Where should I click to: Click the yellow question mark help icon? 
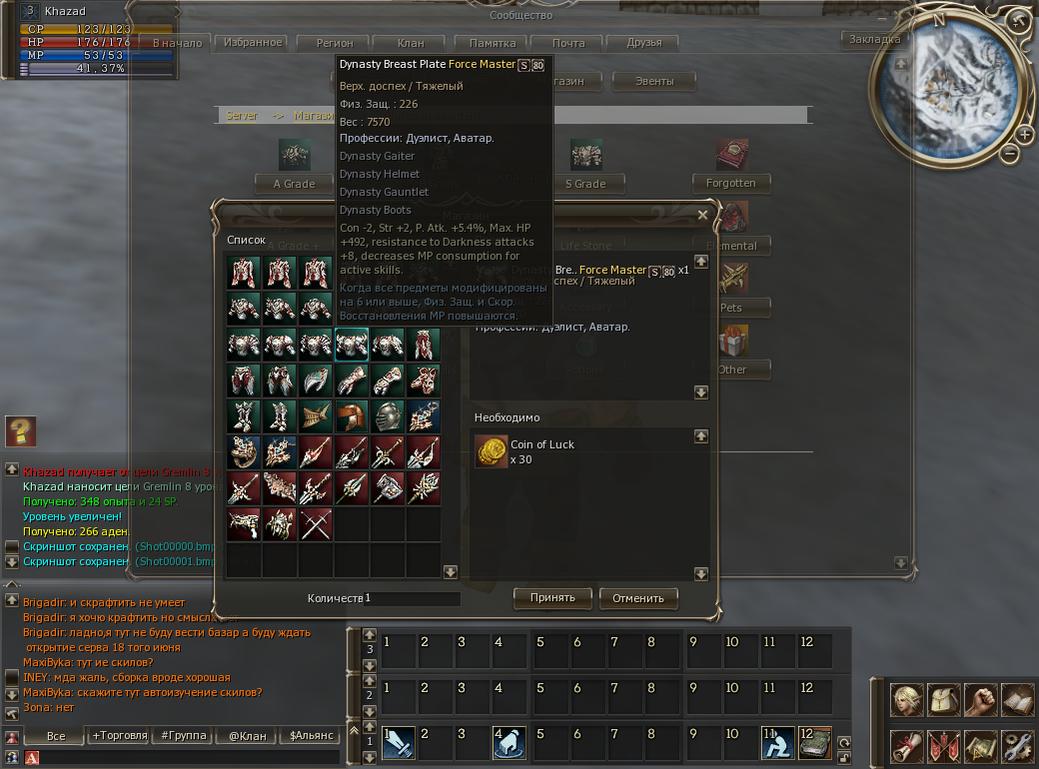pyautogui.click(x=20, y=431)
